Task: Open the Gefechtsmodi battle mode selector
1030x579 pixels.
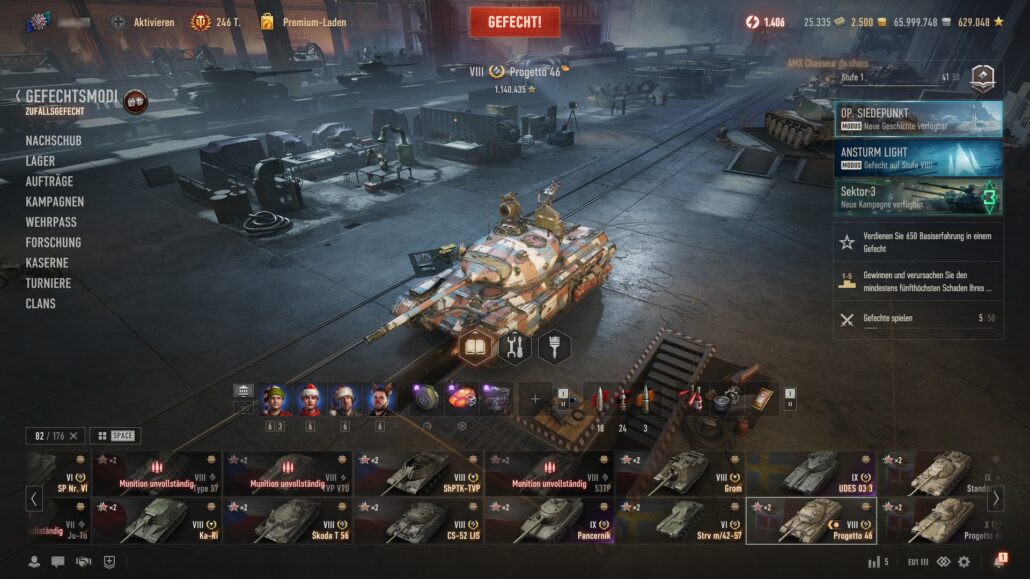Action: click(70, 97)
